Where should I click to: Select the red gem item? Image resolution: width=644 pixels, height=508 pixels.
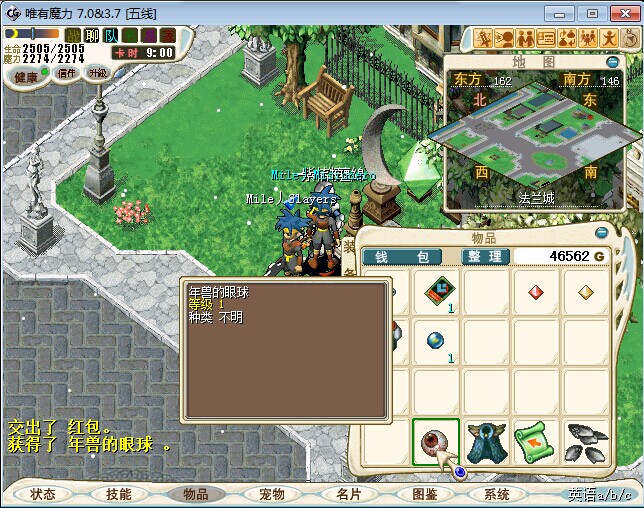(x=536, y=293)
